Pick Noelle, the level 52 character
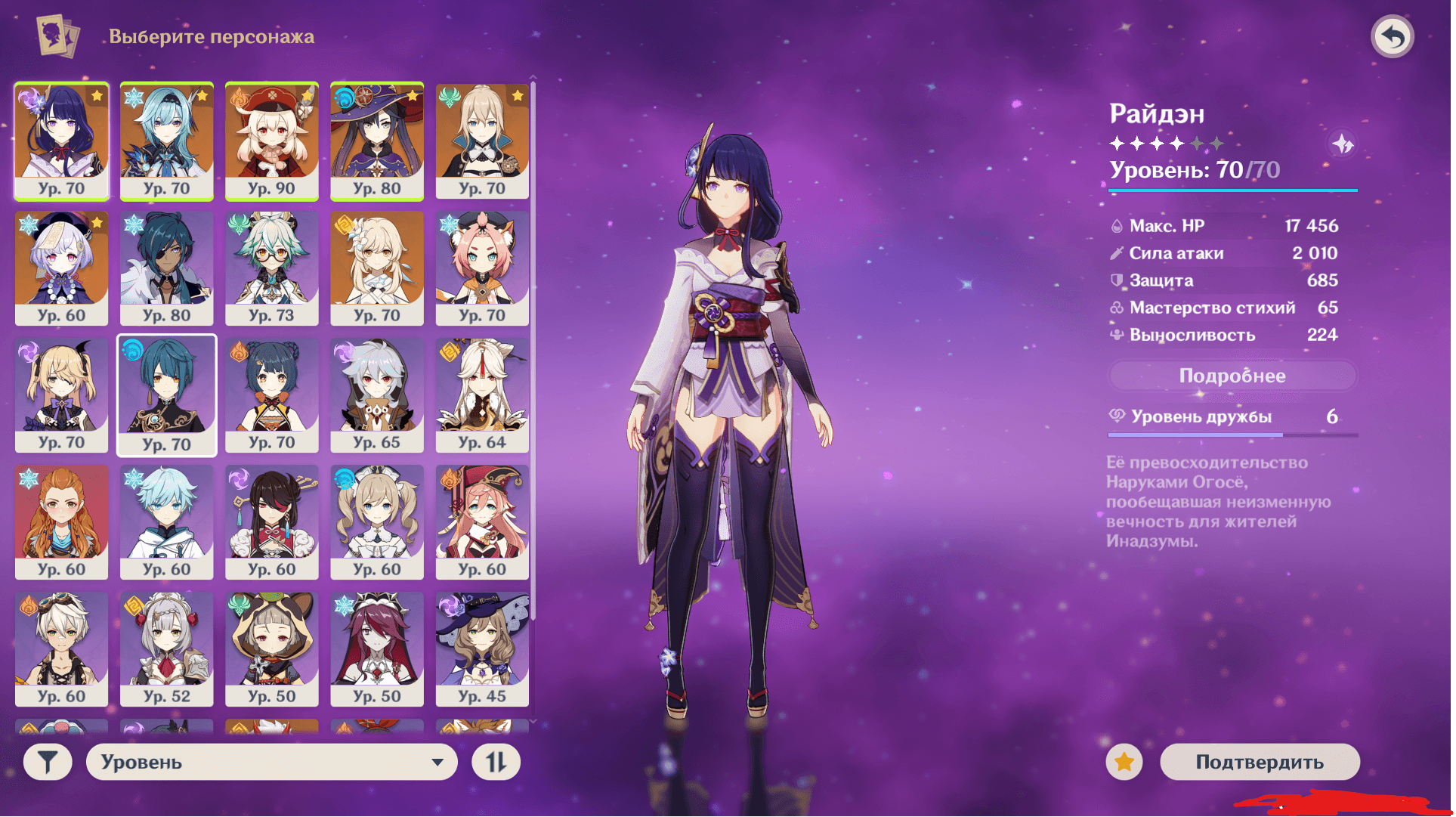The width and height of the screenshot is (1456, 817). point(167,648)
